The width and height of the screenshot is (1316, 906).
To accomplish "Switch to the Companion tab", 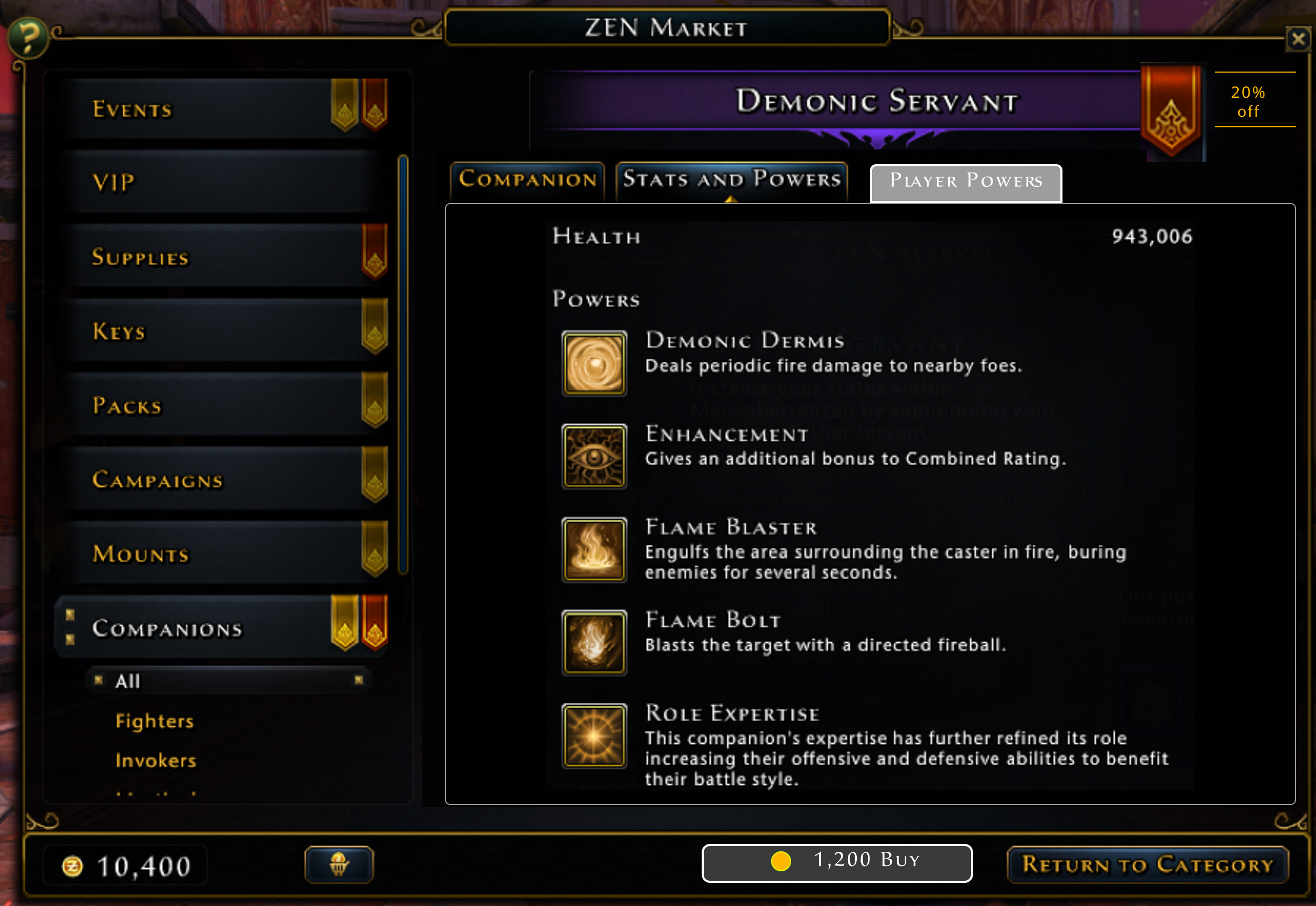I will [x=527, y=180].
